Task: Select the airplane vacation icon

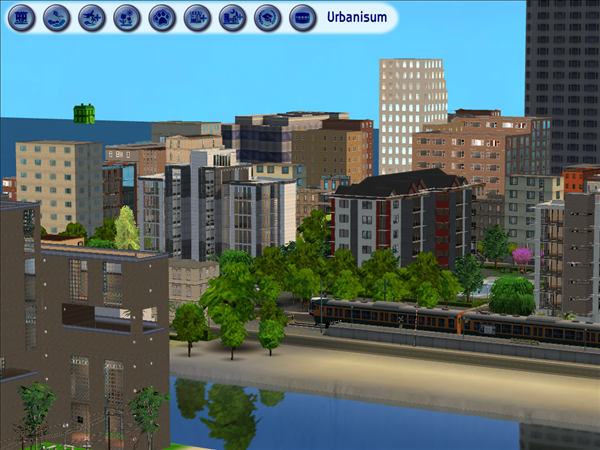Action: point(92,18)
